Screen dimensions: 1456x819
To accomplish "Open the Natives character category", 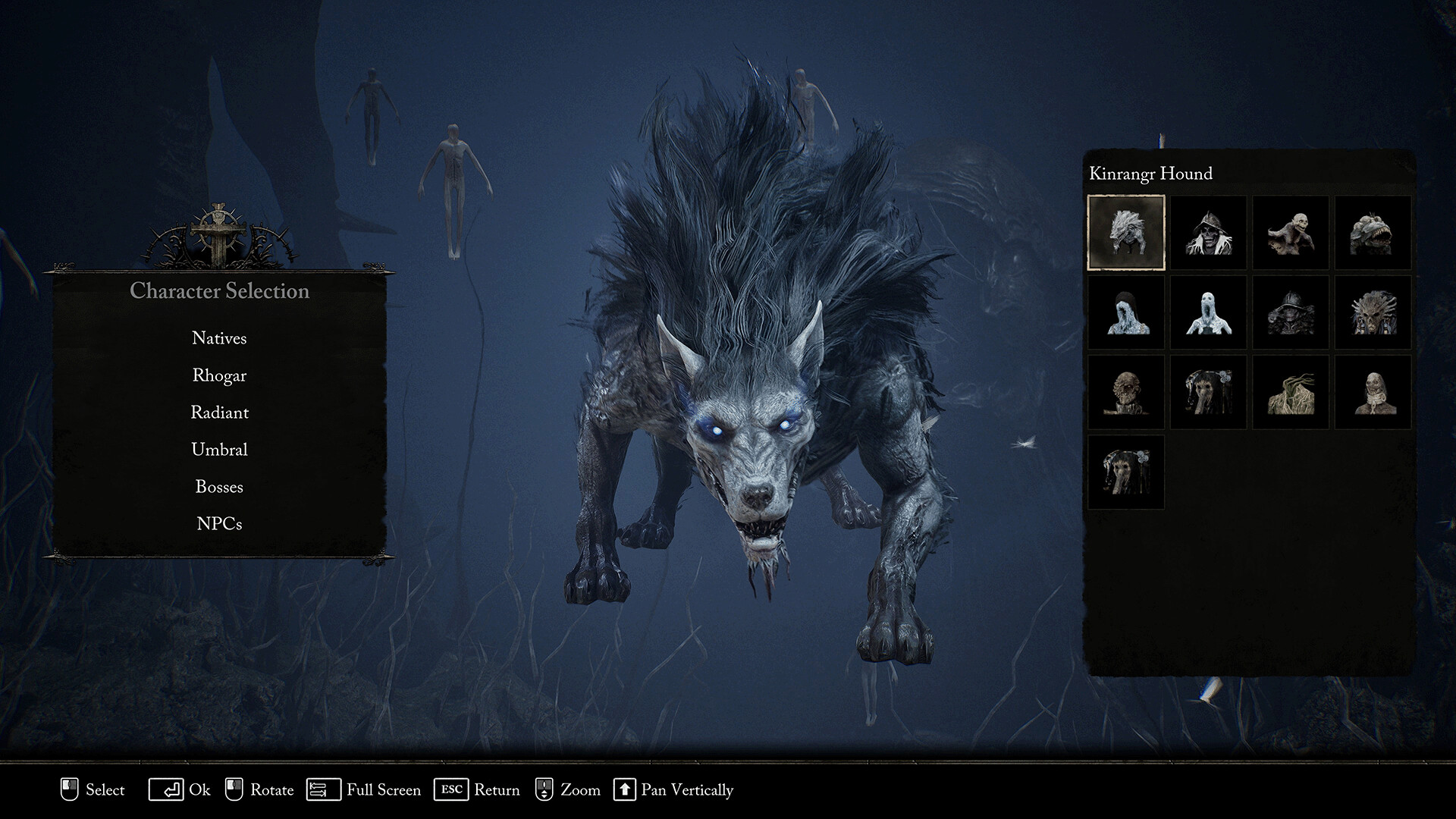I will pyautogui.click(x=219, y=338).
